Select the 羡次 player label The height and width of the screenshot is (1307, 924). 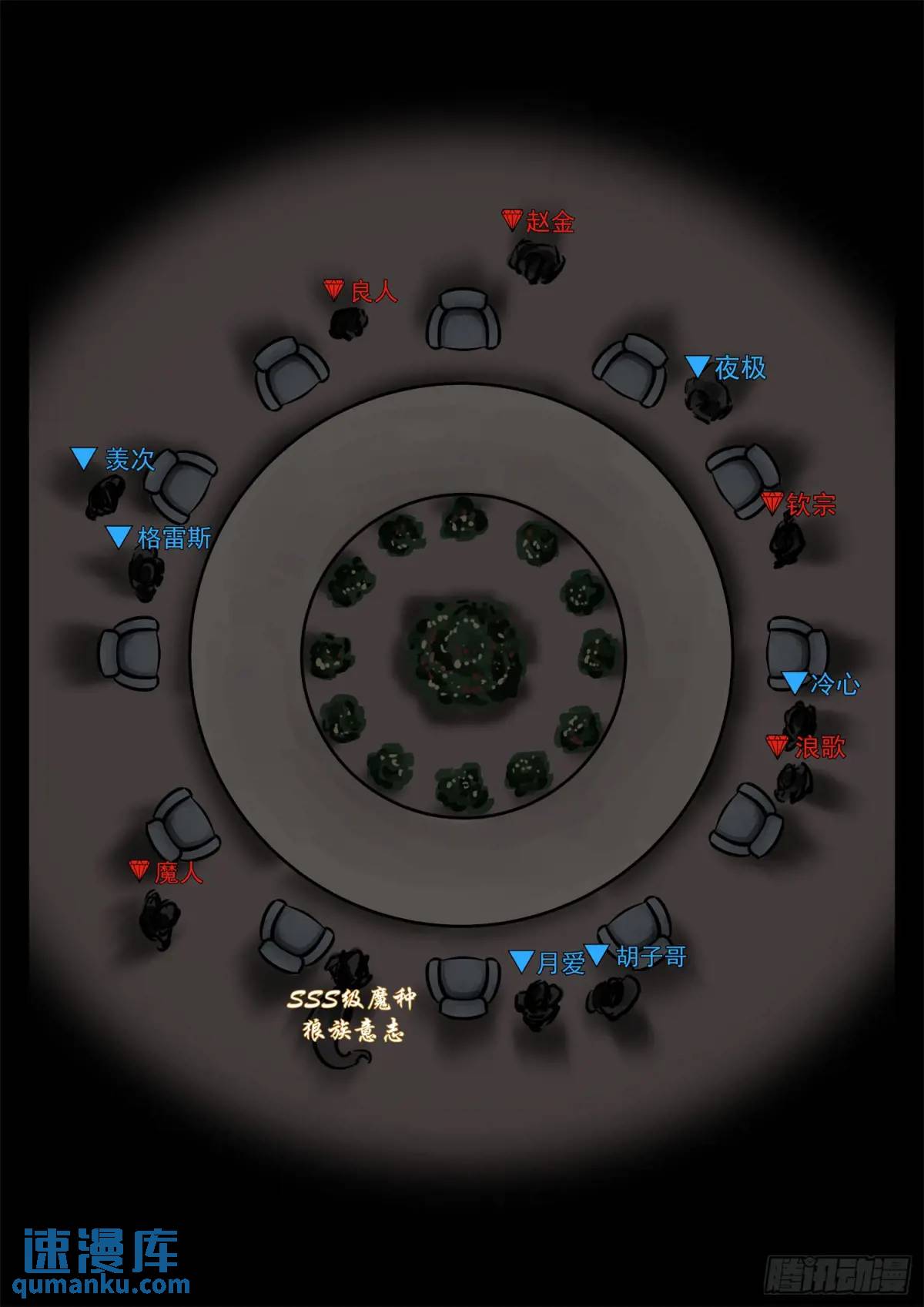[x=129, y=460]
